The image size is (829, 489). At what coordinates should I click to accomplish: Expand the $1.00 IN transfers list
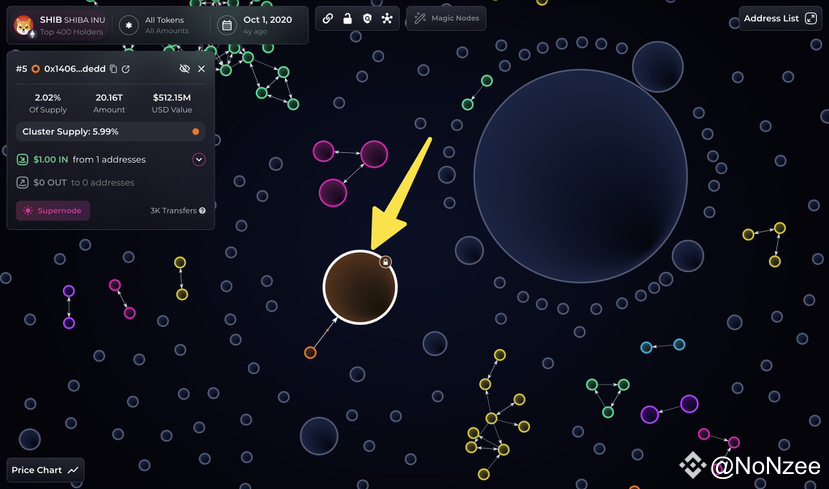(198, 160)
